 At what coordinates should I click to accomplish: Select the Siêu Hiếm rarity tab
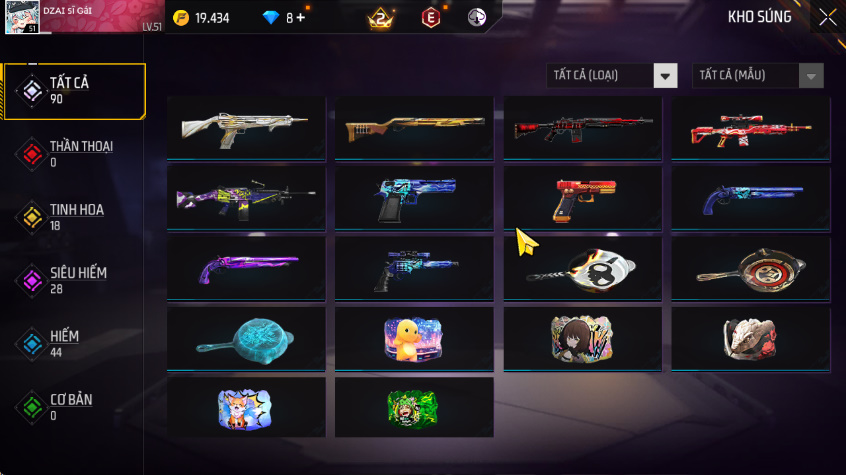[x=74, y=279]
